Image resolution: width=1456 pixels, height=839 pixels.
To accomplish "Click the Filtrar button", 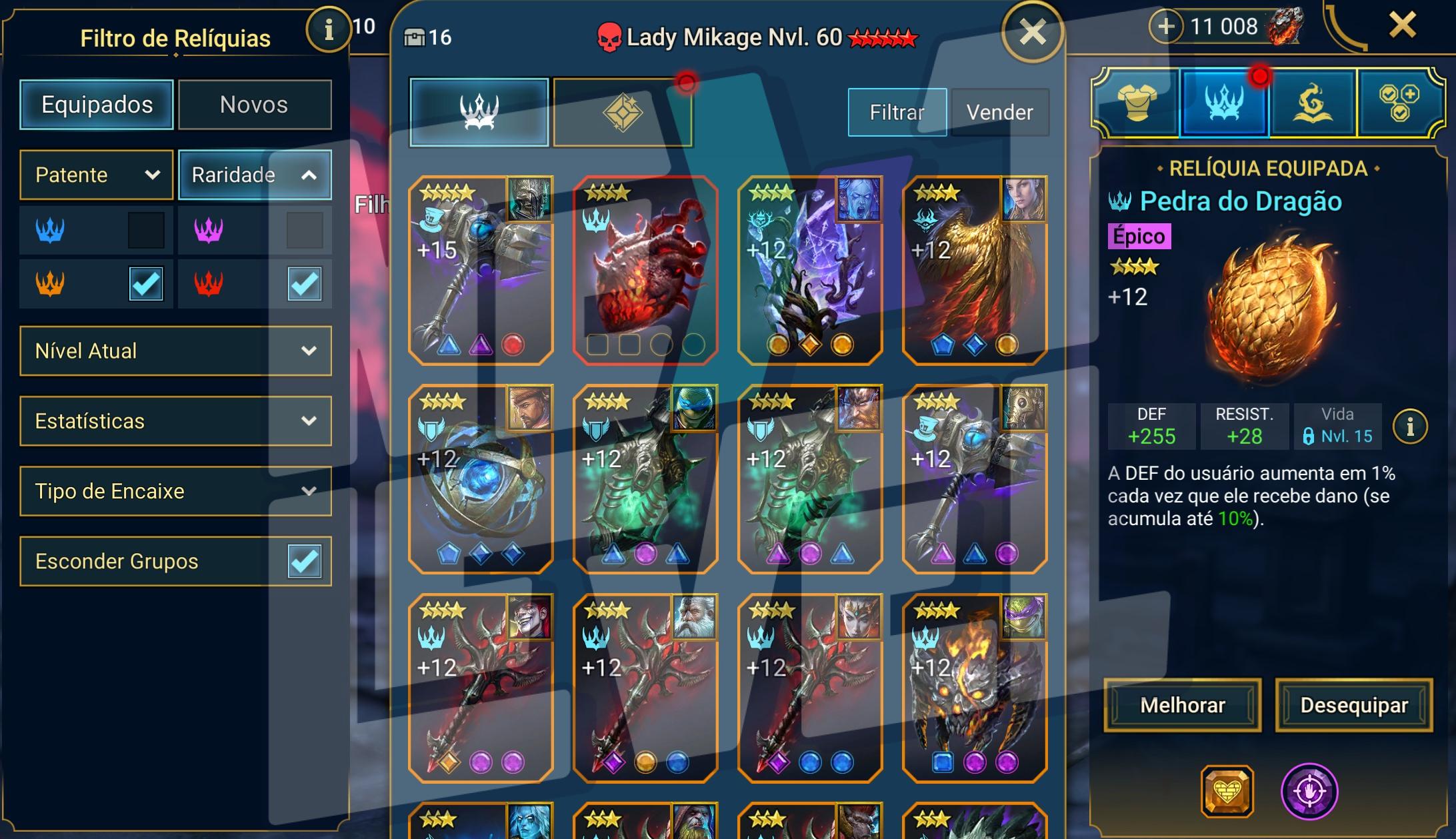I will click(x=897, y=112).
